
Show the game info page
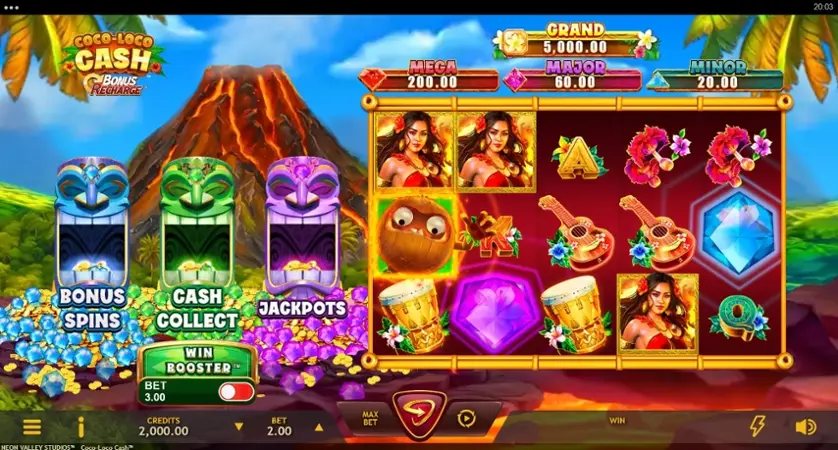pos(82,427)
